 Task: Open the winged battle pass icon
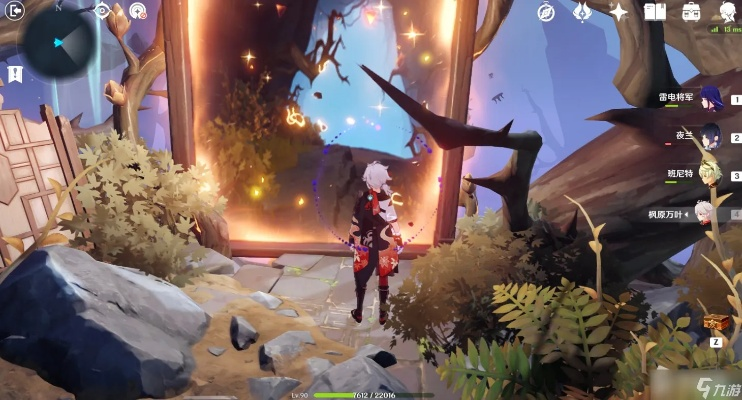pyautogui.click(x=582, y=12)
